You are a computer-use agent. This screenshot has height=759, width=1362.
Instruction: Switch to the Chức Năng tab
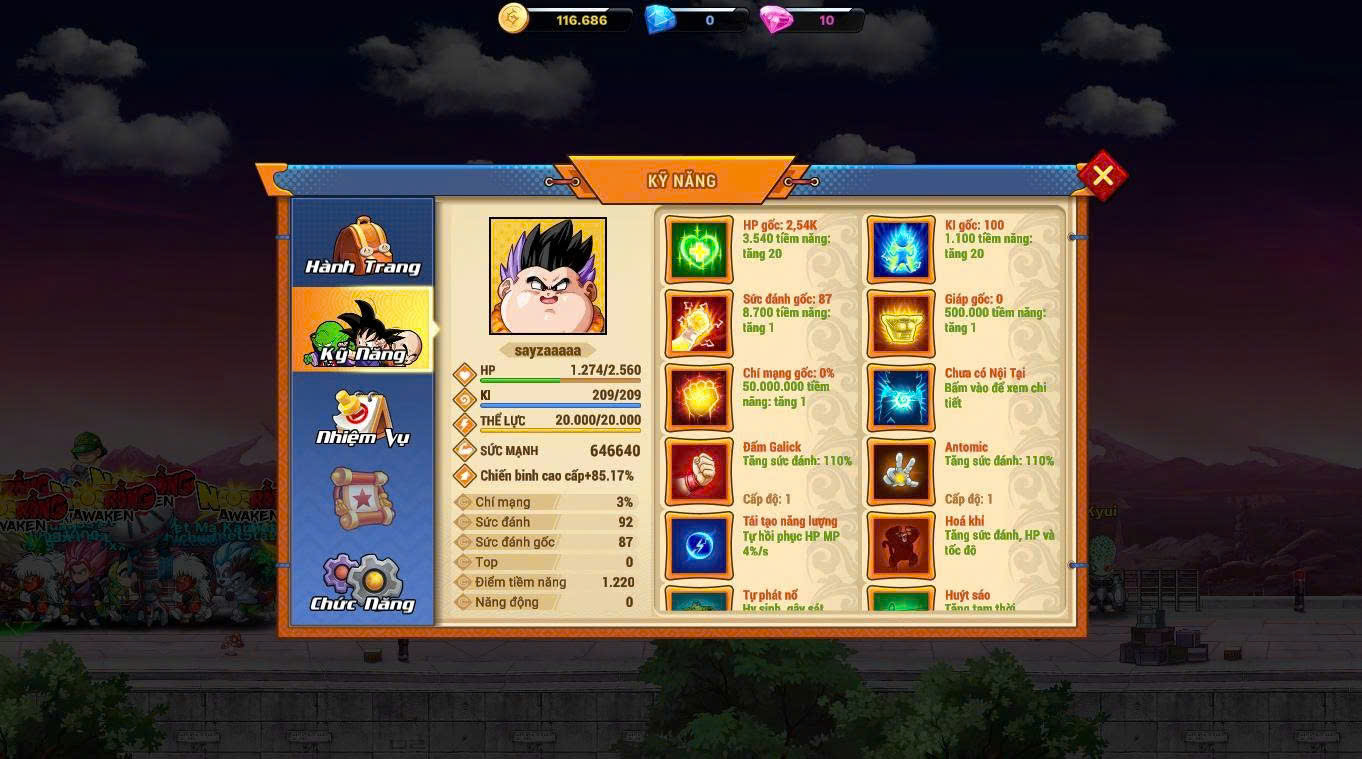(x=362, y=582)
